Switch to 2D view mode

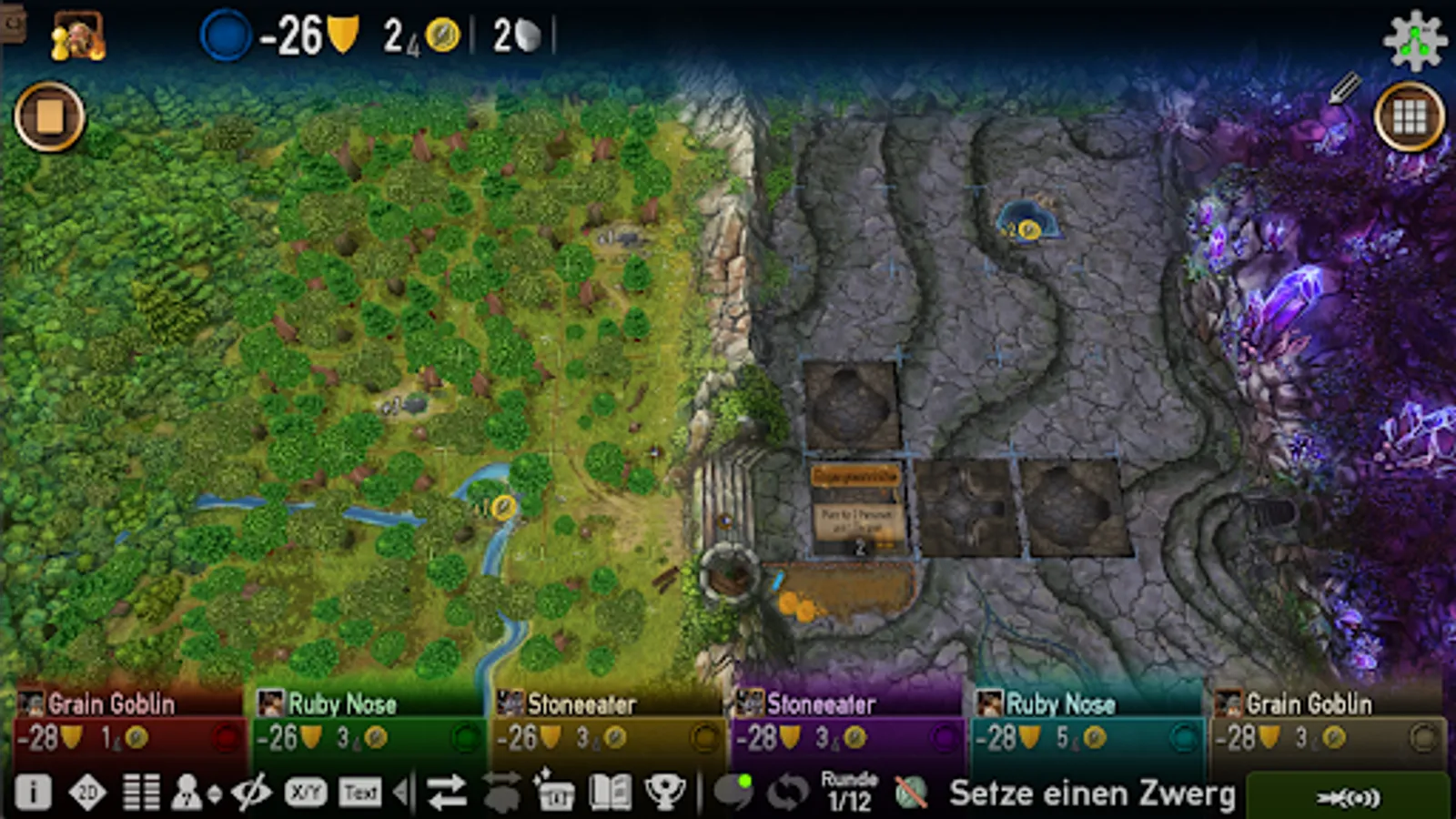[88, 791]
